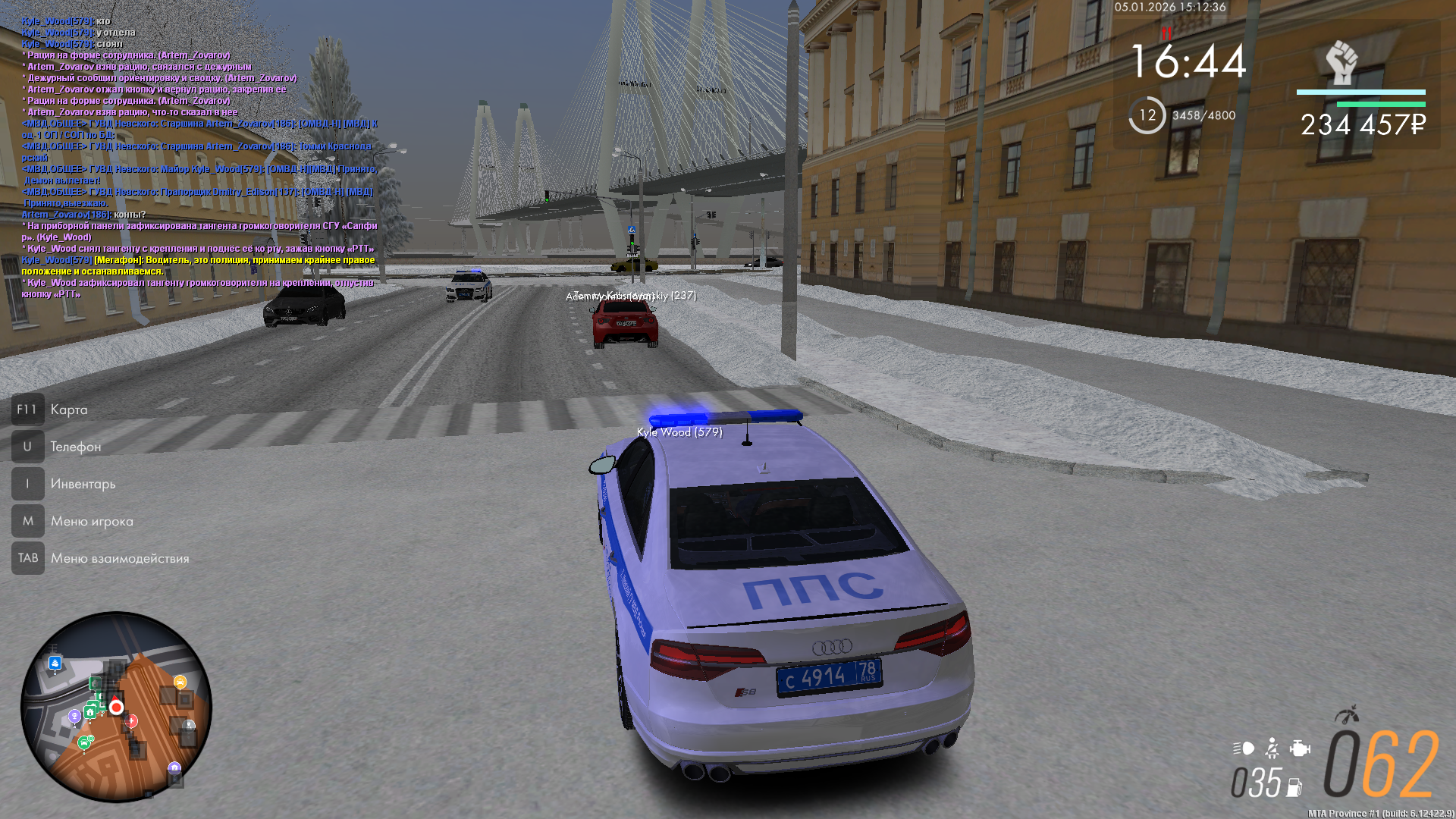The image size is (1456, 819).
Task: Click the purple trophy marker on minimap
Action: pos(74,716)
